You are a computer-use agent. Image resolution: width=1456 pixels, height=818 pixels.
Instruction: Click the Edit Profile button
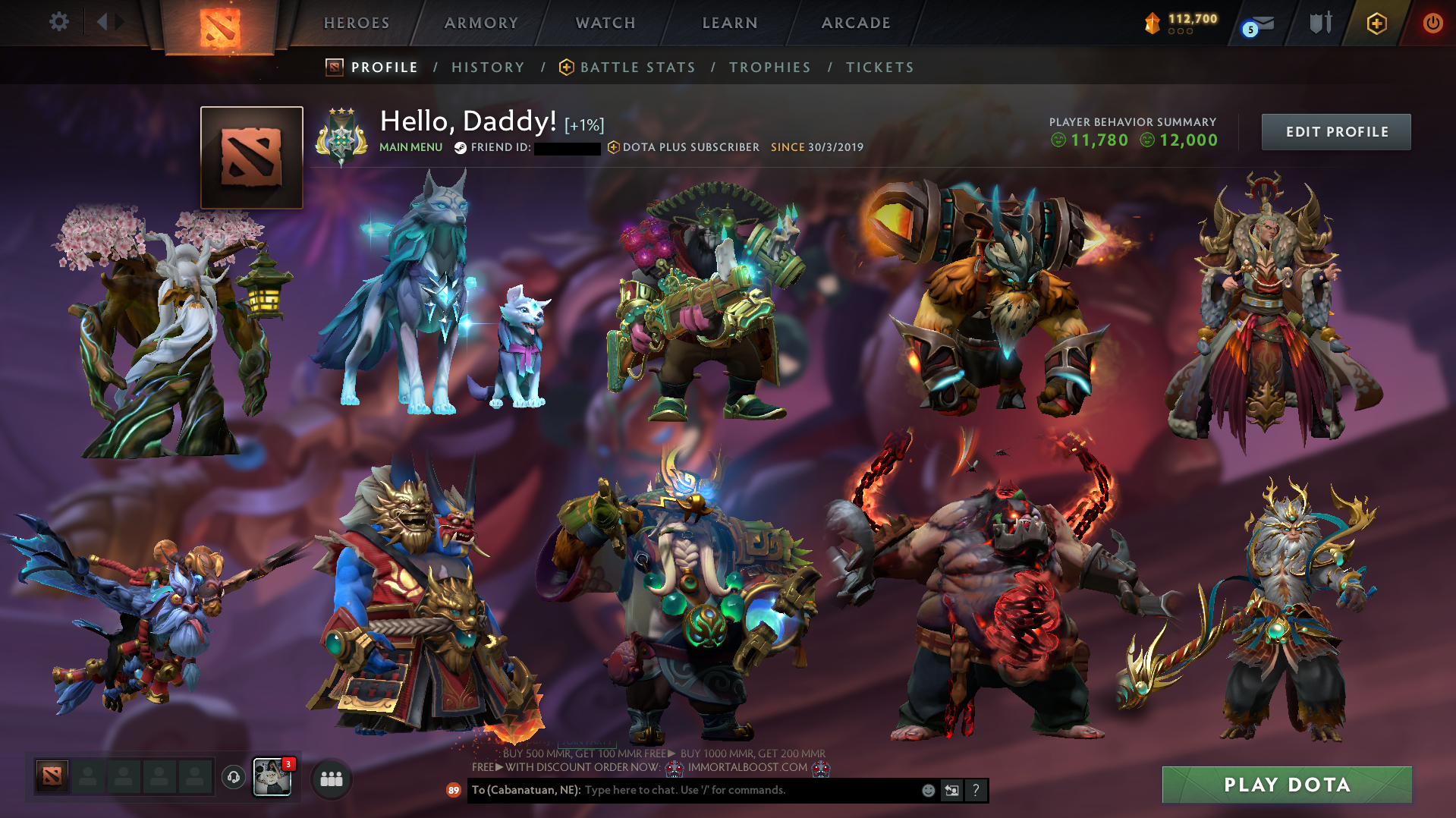click(x=1335, y=131)
